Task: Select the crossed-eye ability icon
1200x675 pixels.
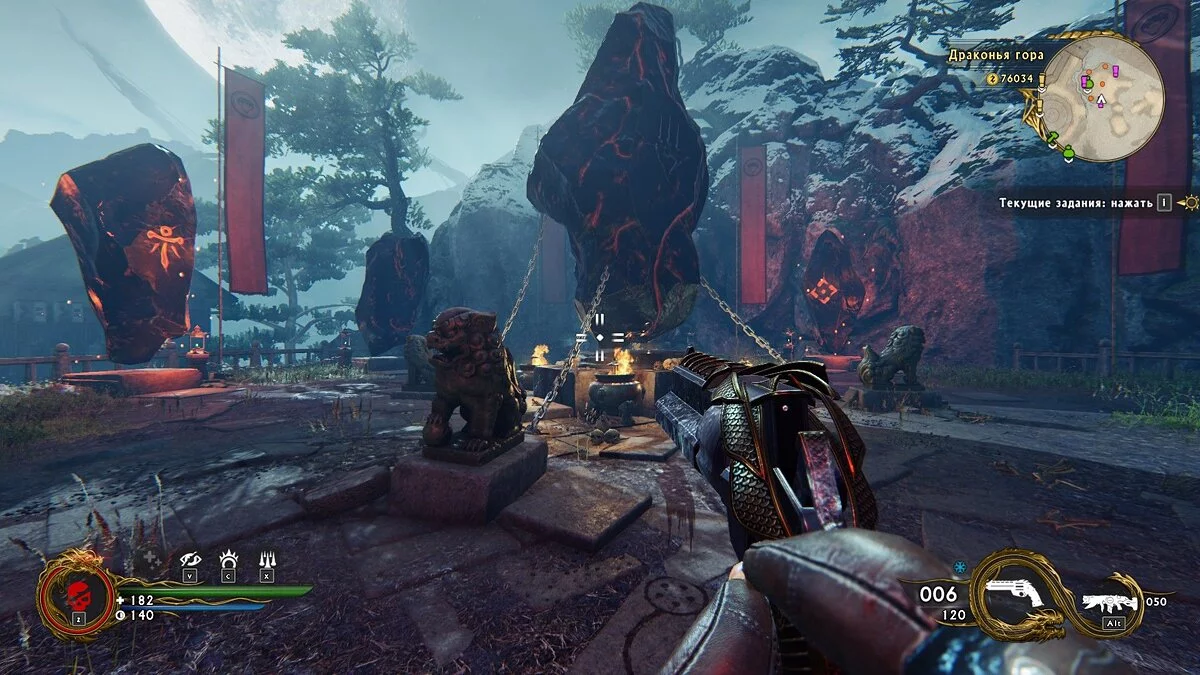Action: coord(190,560)
